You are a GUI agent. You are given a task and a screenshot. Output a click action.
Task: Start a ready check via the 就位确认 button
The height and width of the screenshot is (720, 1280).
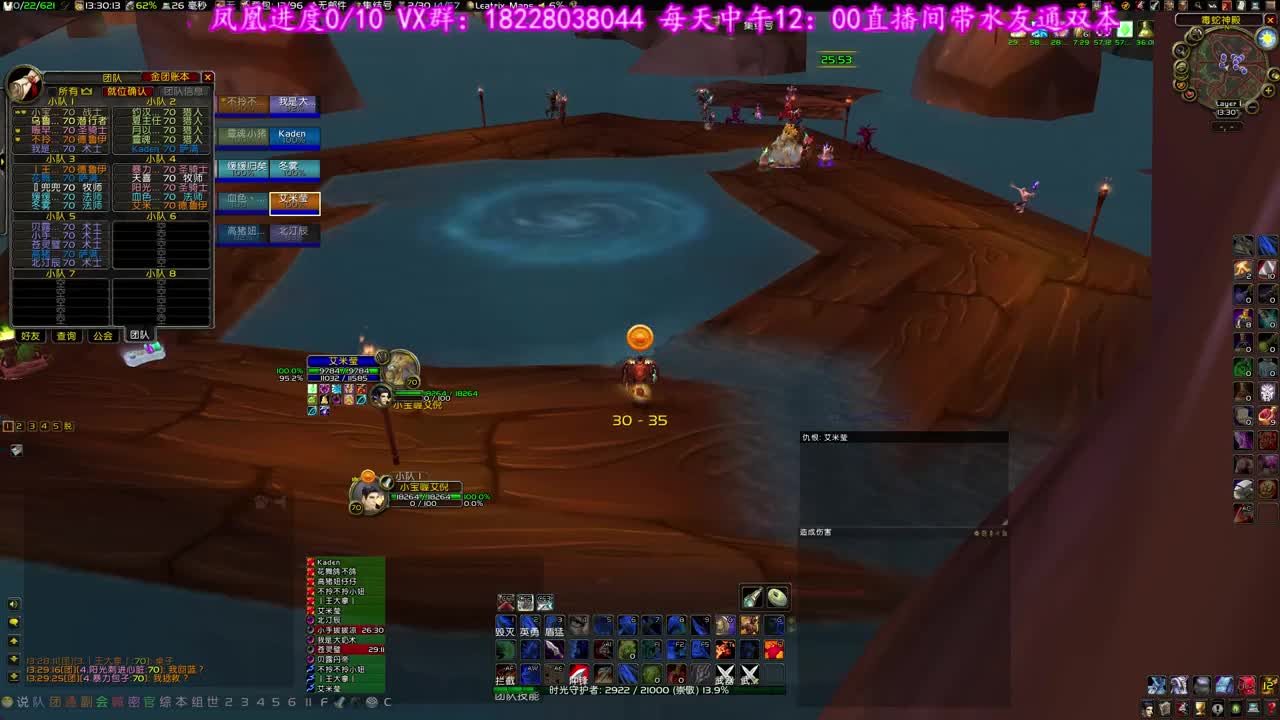pos(129,90)
